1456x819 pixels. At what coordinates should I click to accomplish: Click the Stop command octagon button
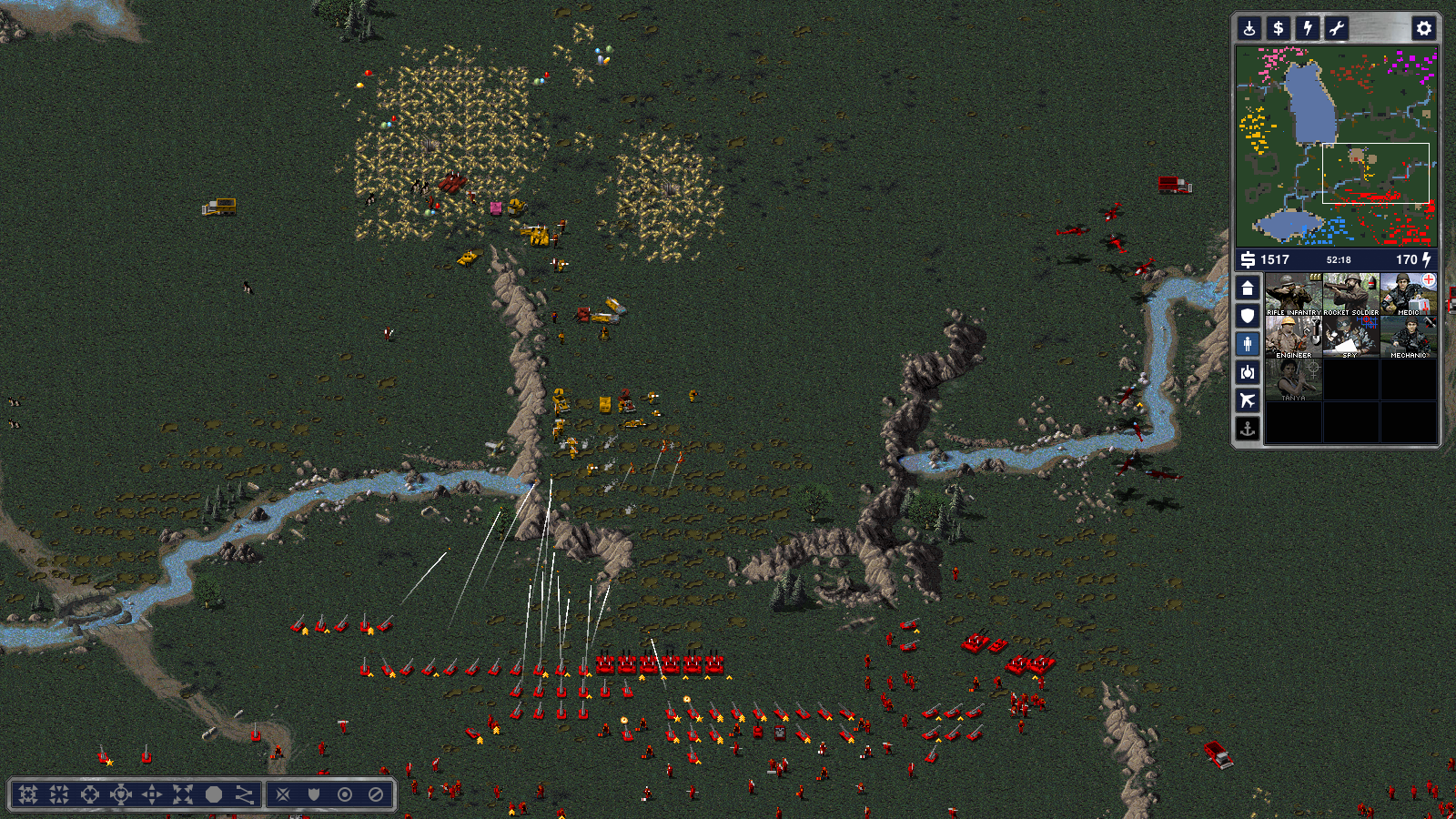[214, 794]
